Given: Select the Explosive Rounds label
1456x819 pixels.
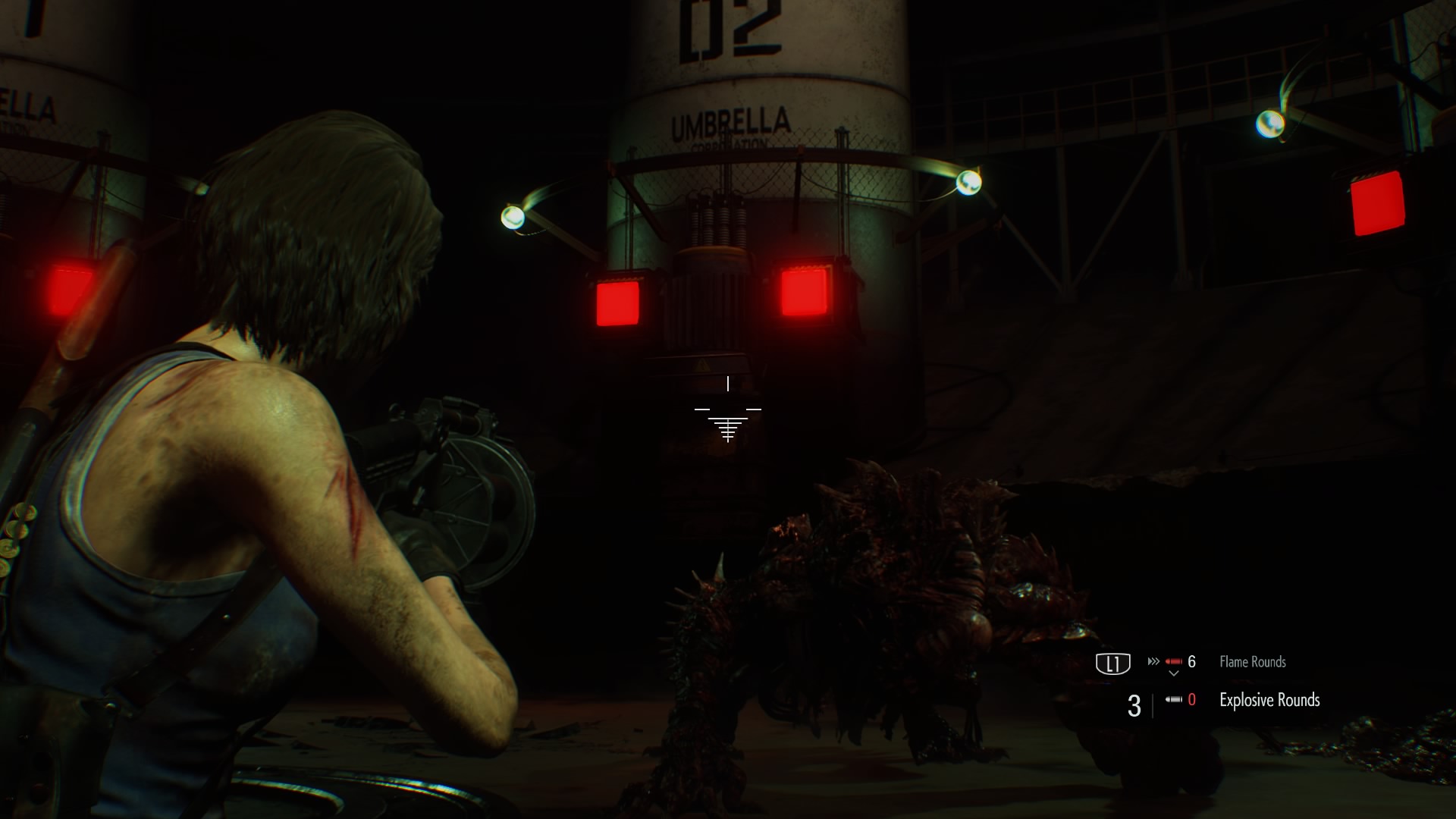Looking at the screenshot, I should pos(1269,700).
